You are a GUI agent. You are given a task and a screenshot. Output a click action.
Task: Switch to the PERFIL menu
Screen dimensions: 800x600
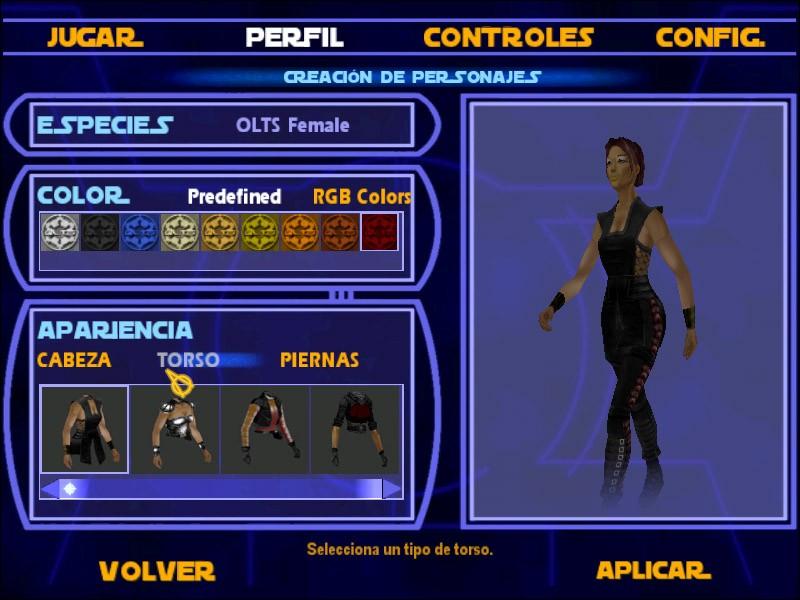294,38
